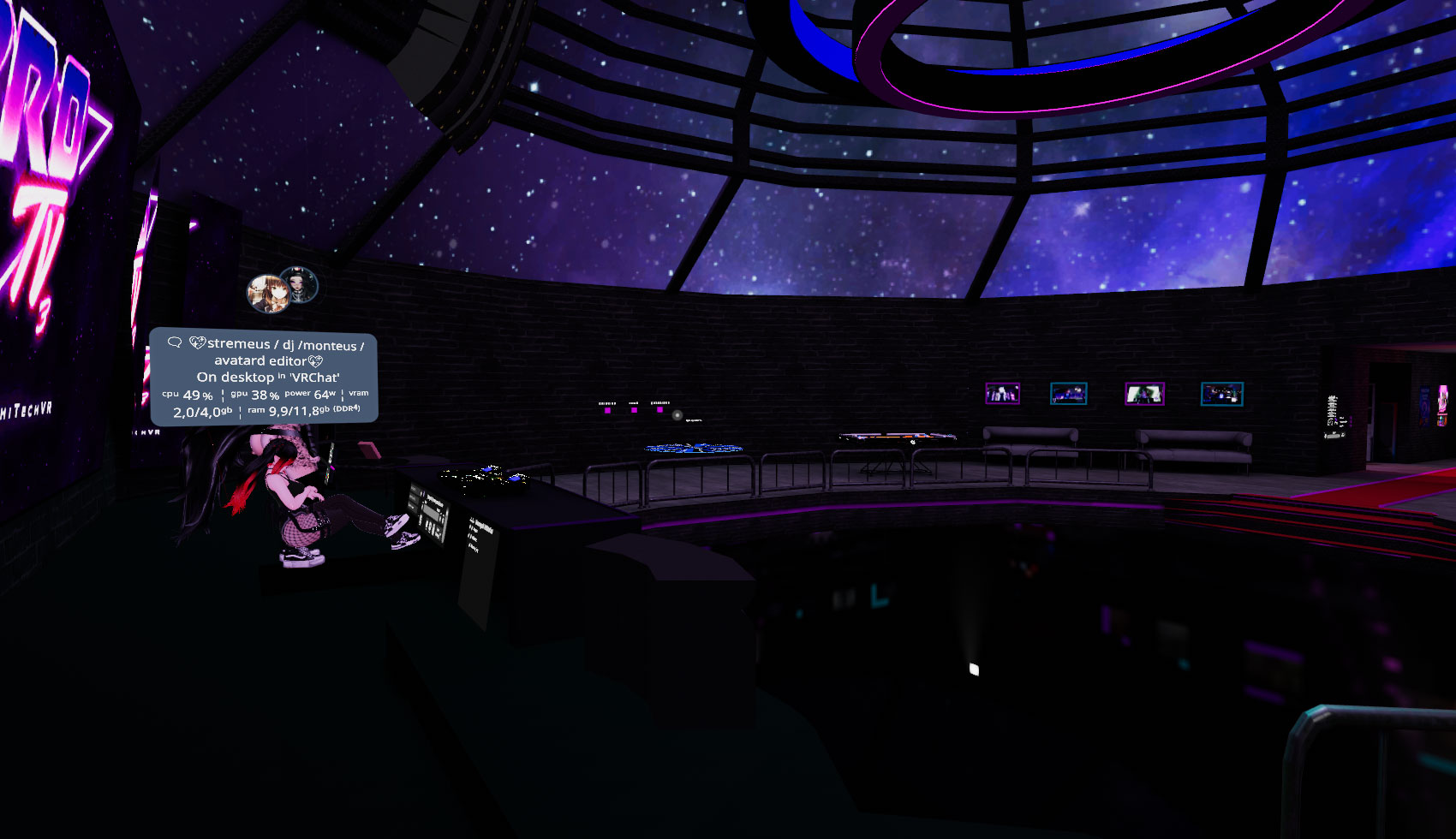1456x839 pixels.
Task: Toggle the rightmost magenta wall switch
Action: tap(660, 409)
